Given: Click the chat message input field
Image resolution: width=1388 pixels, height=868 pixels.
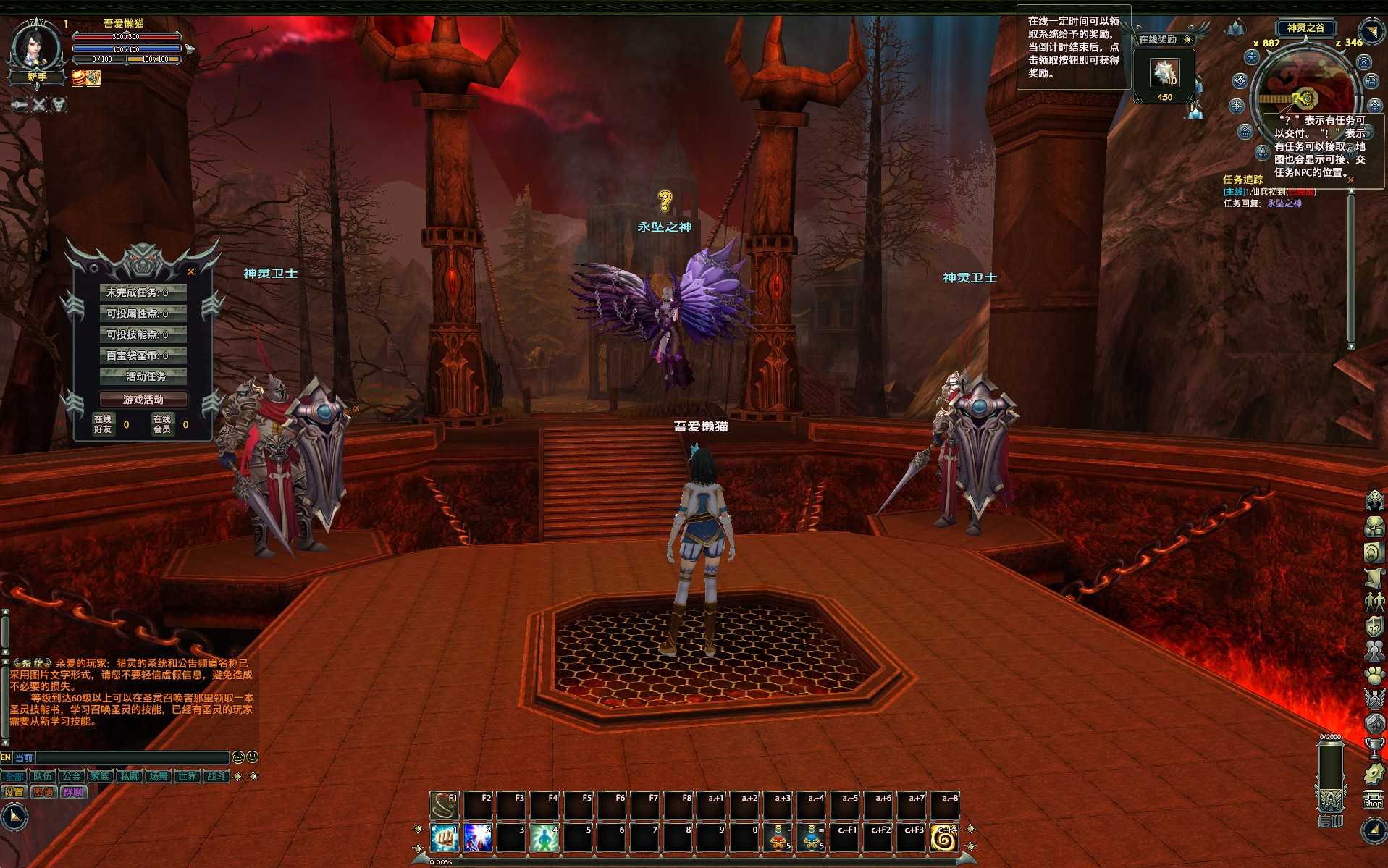Looking at the screenshot, I should (x=132, y=757).
